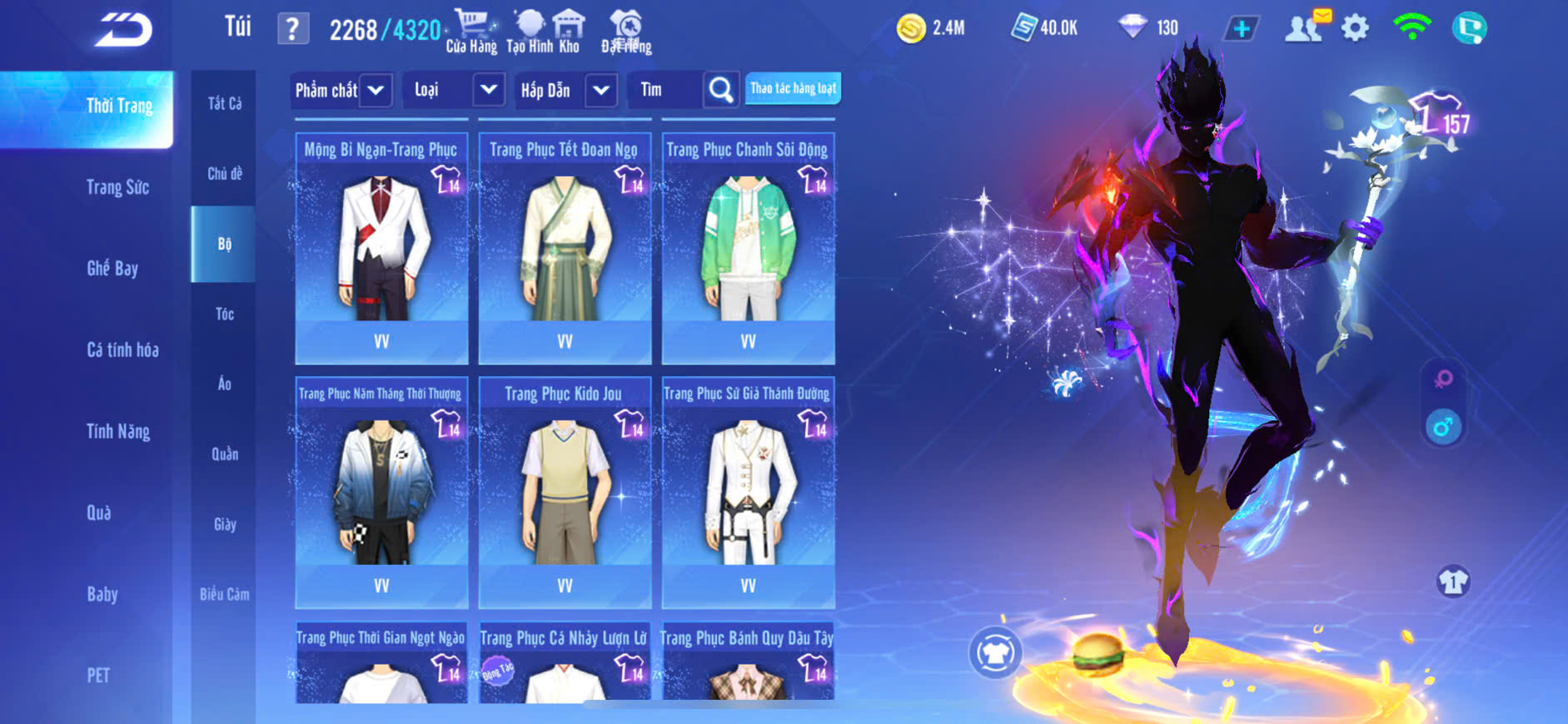Select the Tóc hair sub-tab

pyautogui.click(x=224, y=314)
